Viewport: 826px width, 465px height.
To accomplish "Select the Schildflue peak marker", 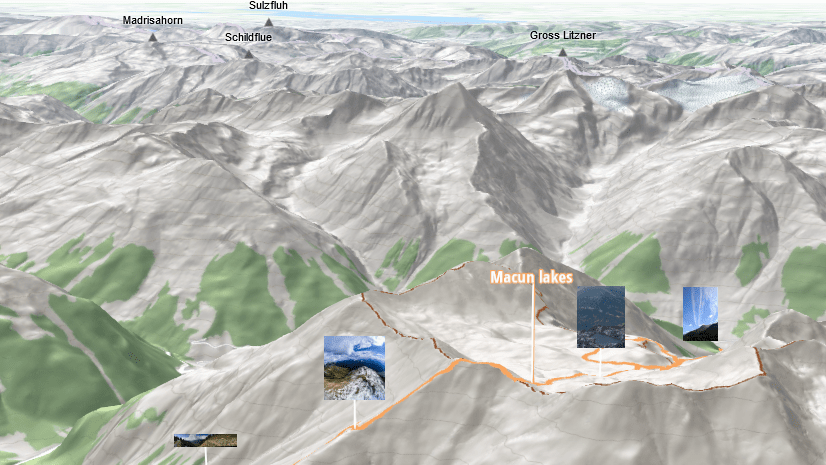I will click(248, 54).
